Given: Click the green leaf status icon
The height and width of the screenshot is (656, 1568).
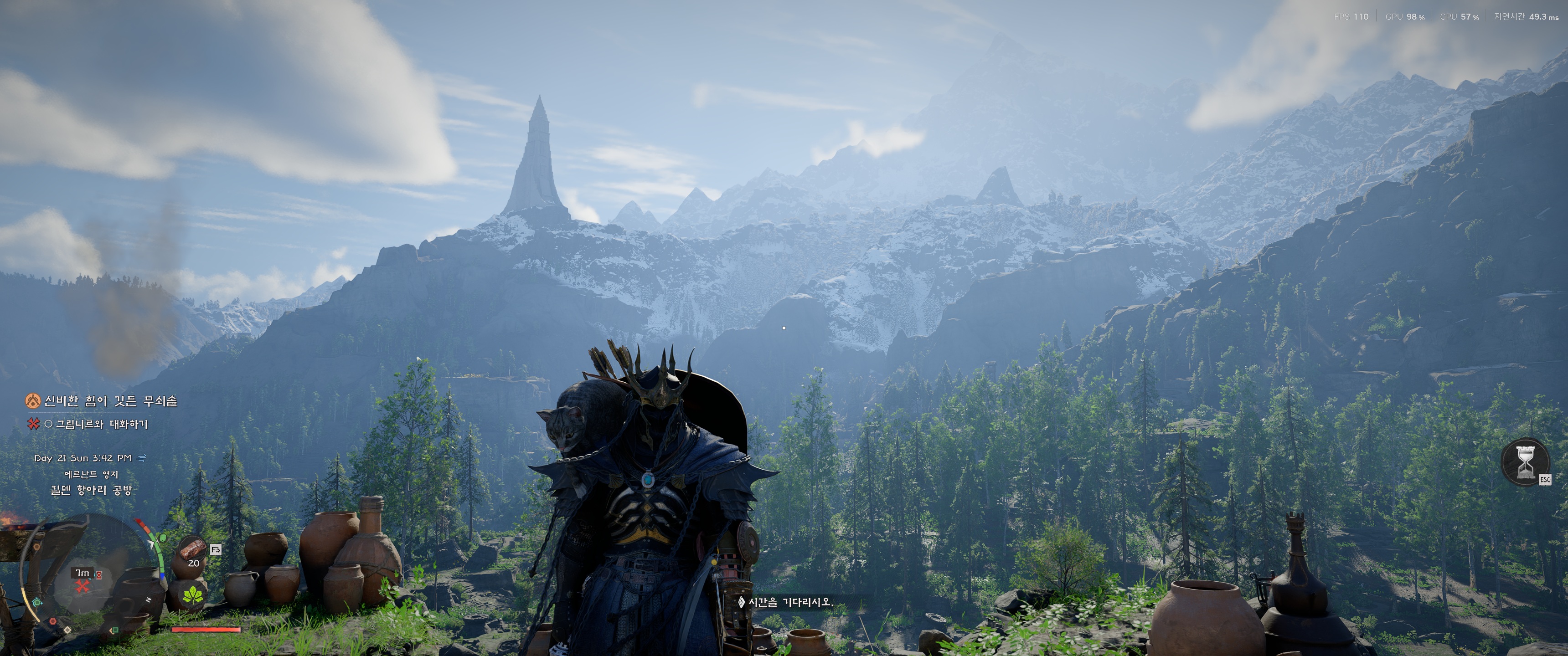Looking at the screenshot, I should [x=193, y=594].
